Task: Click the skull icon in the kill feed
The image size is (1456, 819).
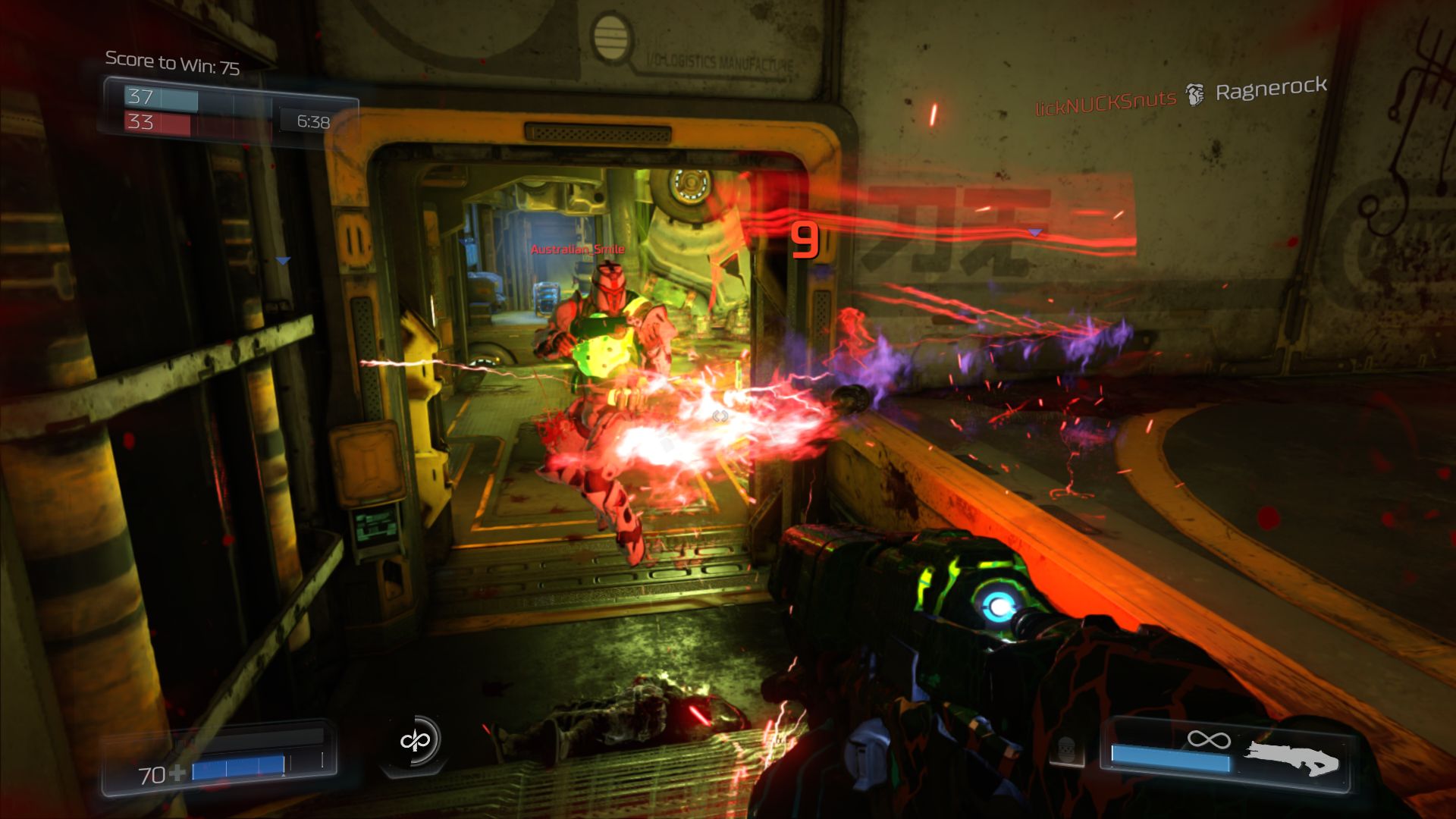Action: (1195, 95)
